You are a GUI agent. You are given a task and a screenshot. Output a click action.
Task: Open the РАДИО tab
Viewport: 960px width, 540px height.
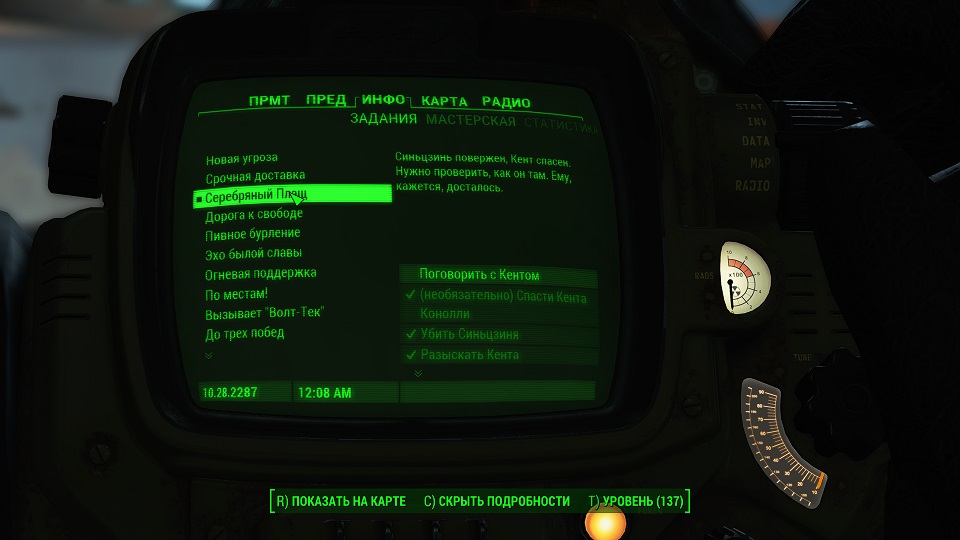[x=506, y=101]
